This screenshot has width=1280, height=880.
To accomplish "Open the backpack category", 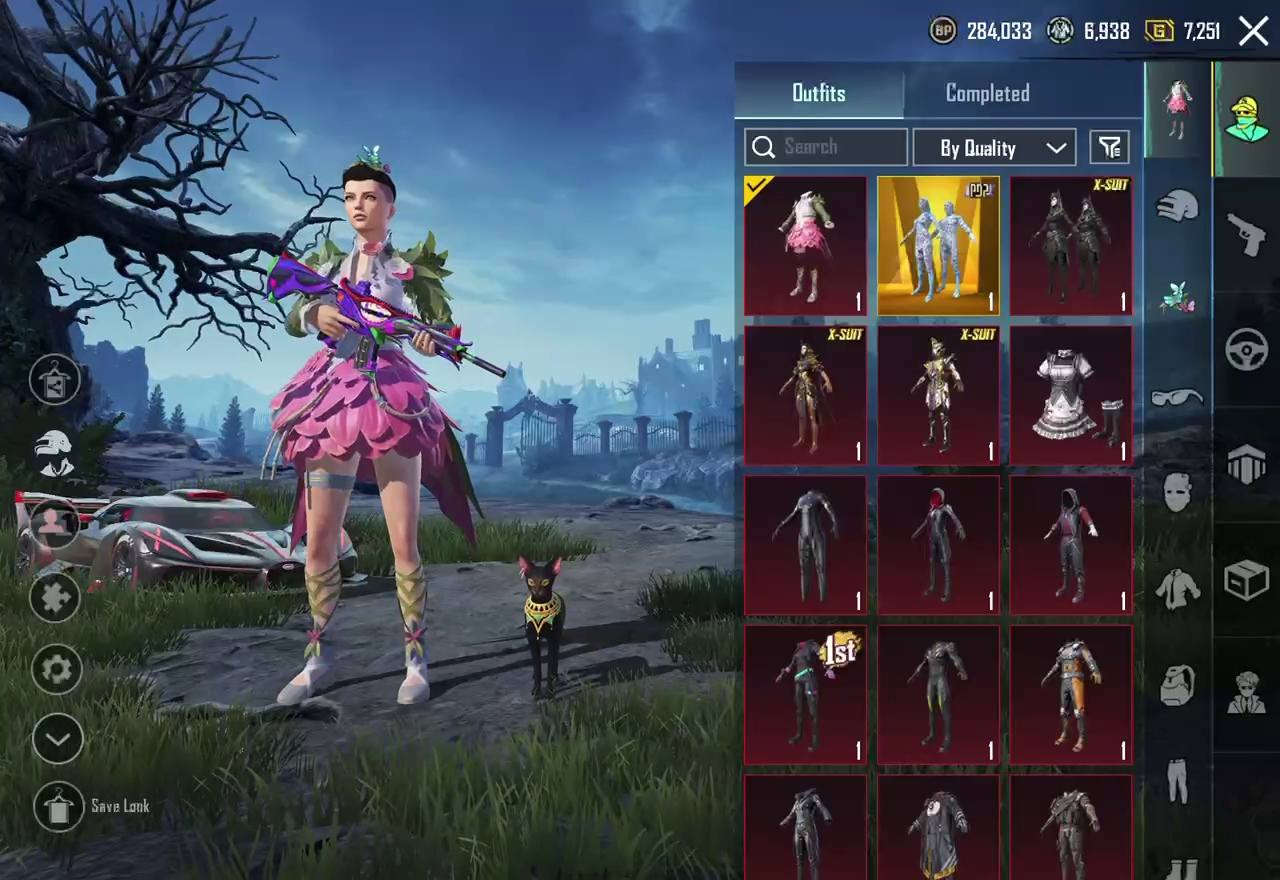I will pyautogui.click(x=1177, y=686).
